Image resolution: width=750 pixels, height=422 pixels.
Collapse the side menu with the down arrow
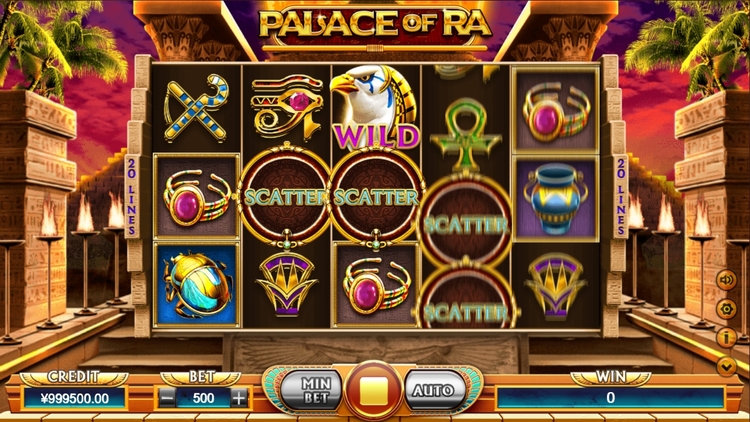[727, 367]
